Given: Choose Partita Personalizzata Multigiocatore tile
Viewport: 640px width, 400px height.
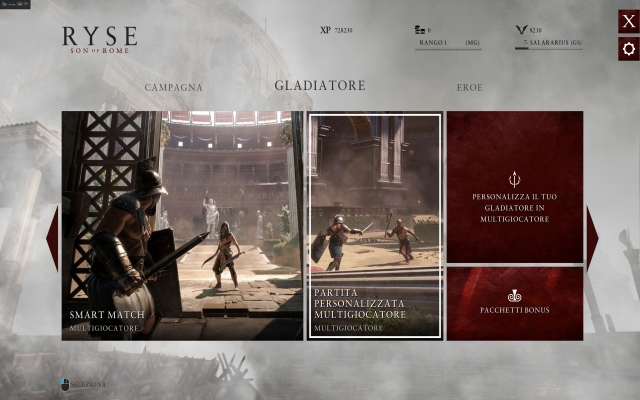Looking at the screenshot, I should (374, 226).
